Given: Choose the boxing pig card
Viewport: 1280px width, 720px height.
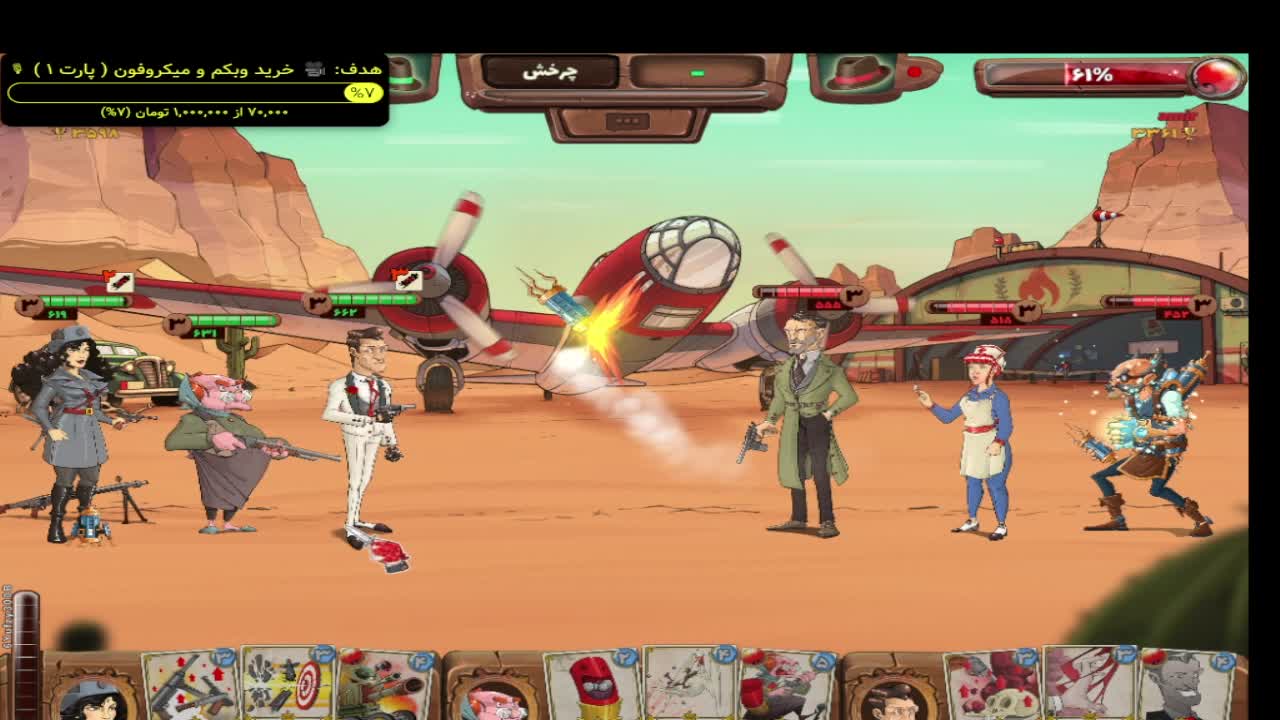Looking at the screenshot, I should coord(787,687).
